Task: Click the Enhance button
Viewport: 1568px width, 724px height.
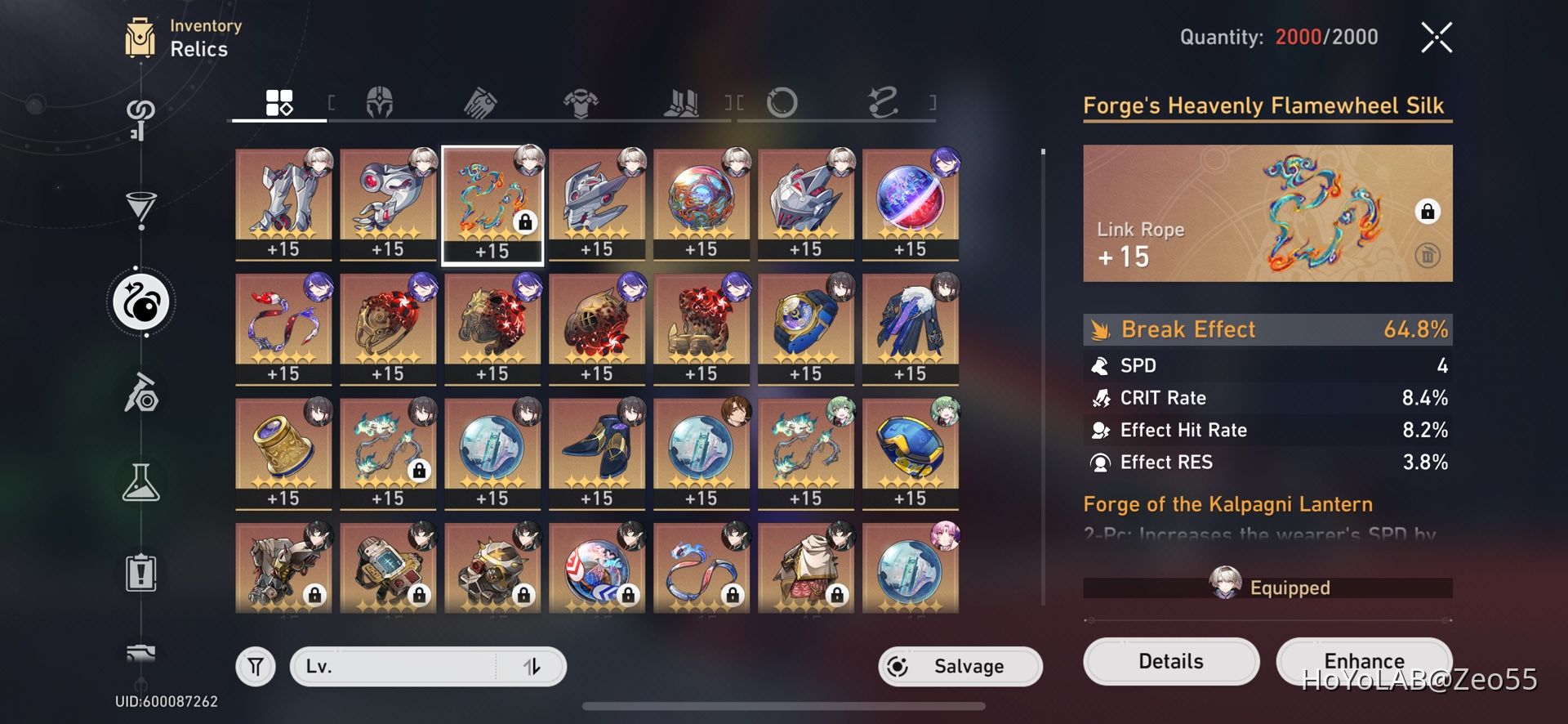Action: click(1363, 661)
